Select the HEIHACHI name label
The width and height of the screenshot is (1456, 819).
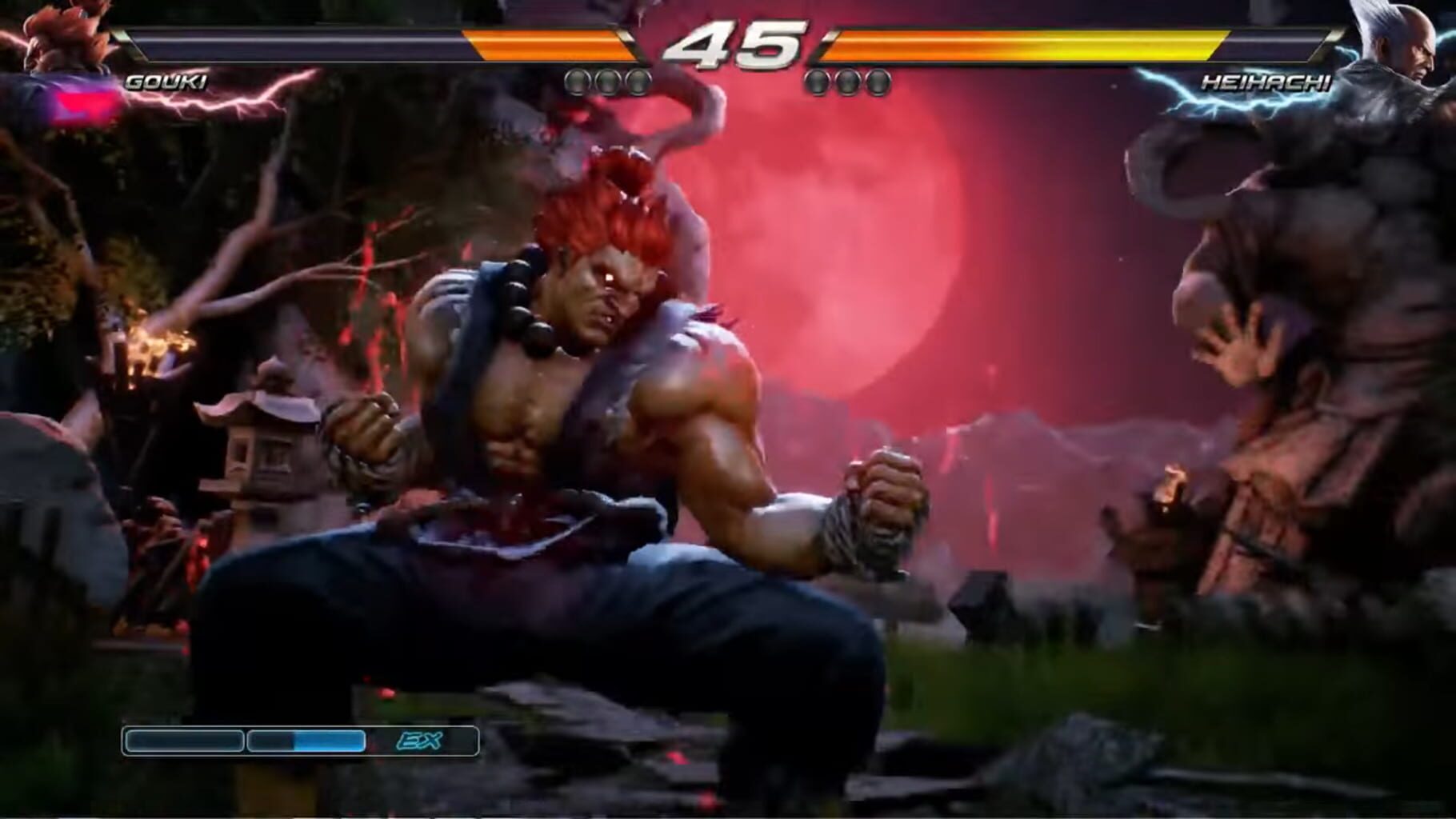[x=1266, y=80]
